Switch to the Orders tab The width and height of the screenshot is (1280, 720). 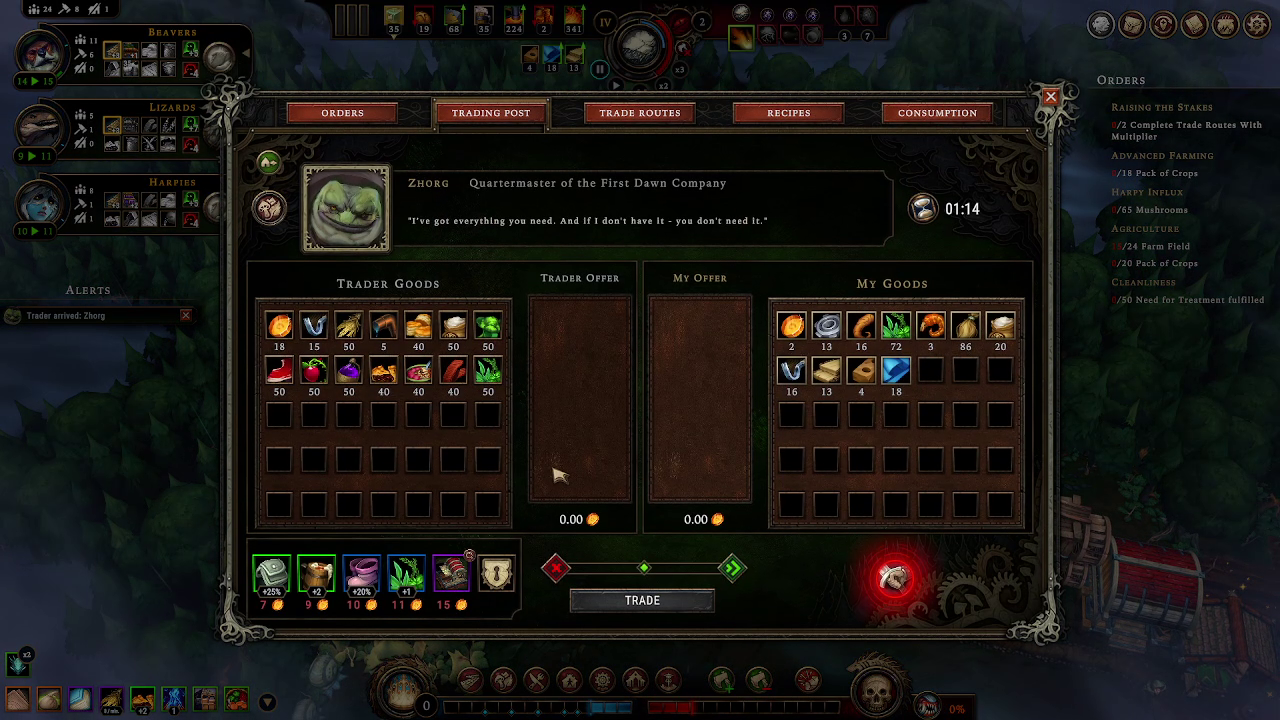click(342, 113)
